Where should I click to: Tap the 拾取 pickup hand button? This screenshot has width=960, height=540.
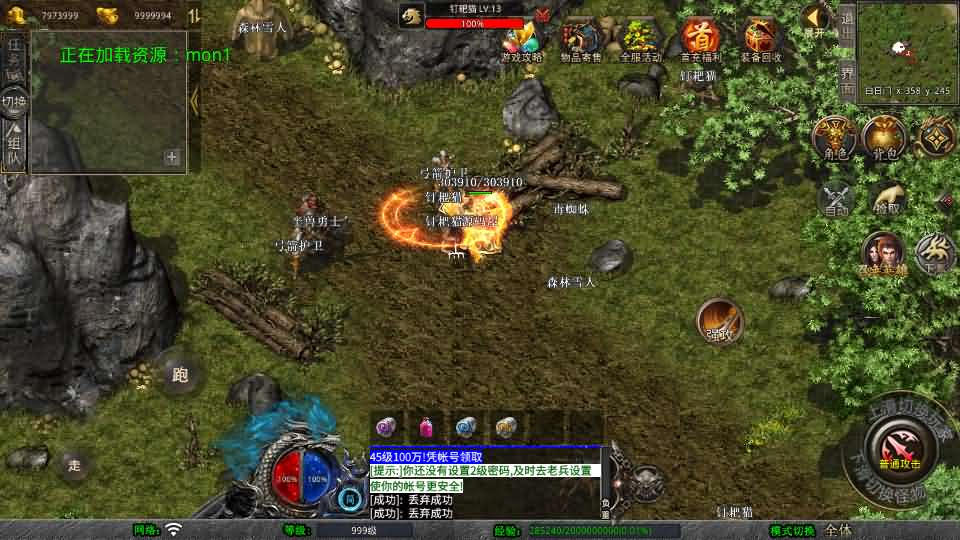(x=887, y=197)
